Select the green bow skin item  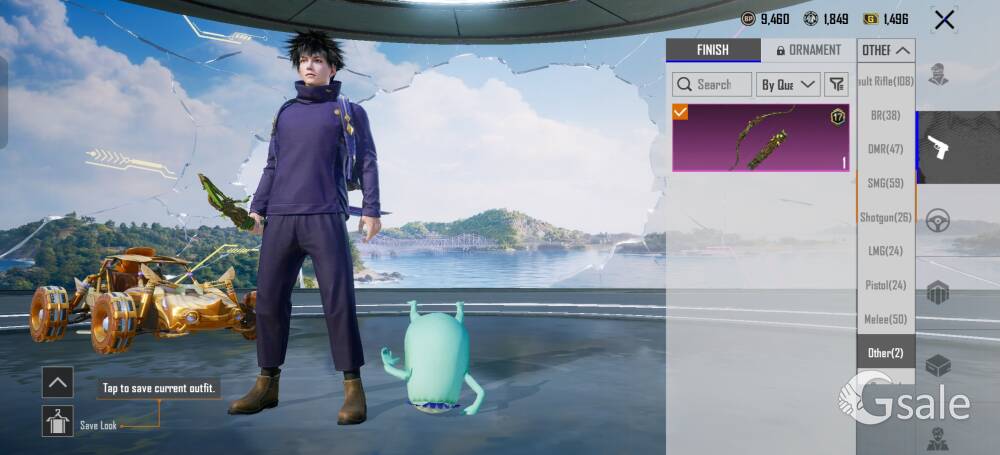click(761, 137)
